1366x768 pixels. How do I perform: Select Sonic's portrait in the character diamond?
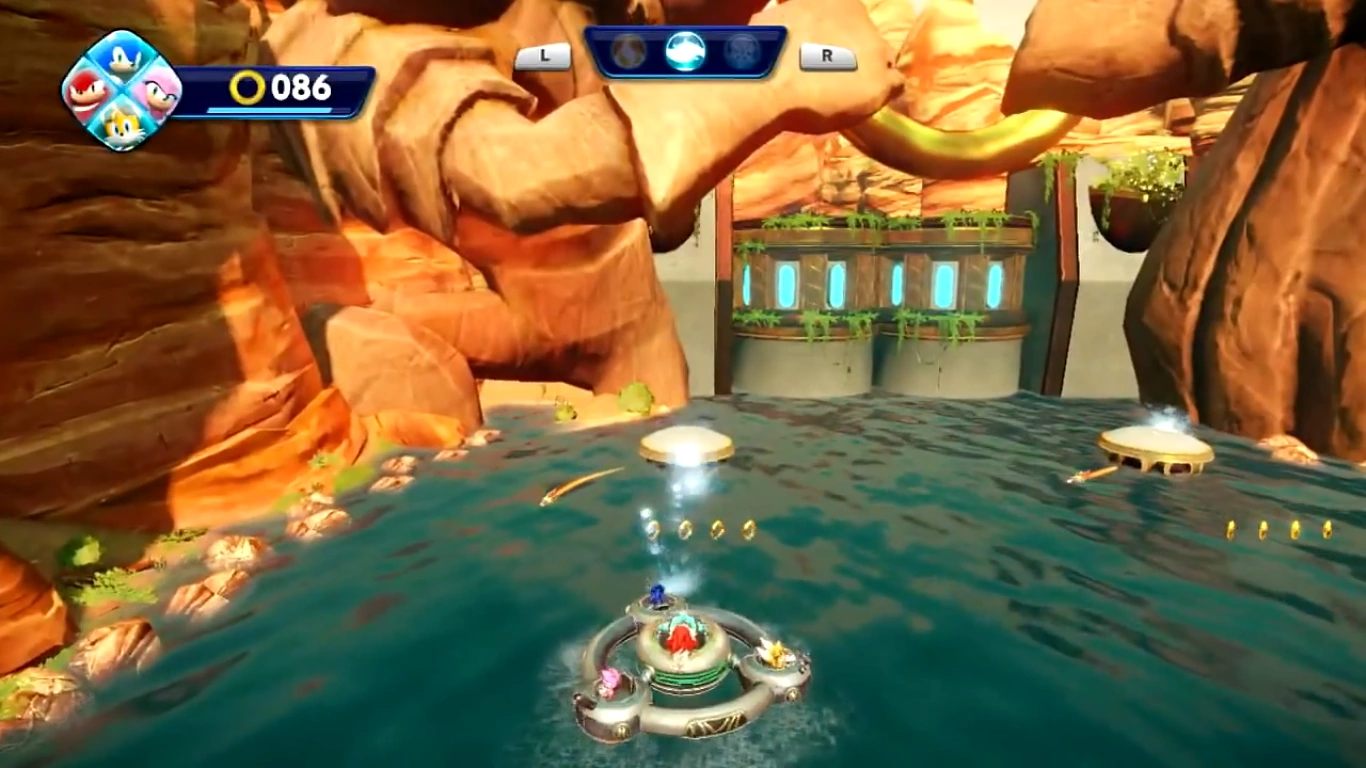122,62
